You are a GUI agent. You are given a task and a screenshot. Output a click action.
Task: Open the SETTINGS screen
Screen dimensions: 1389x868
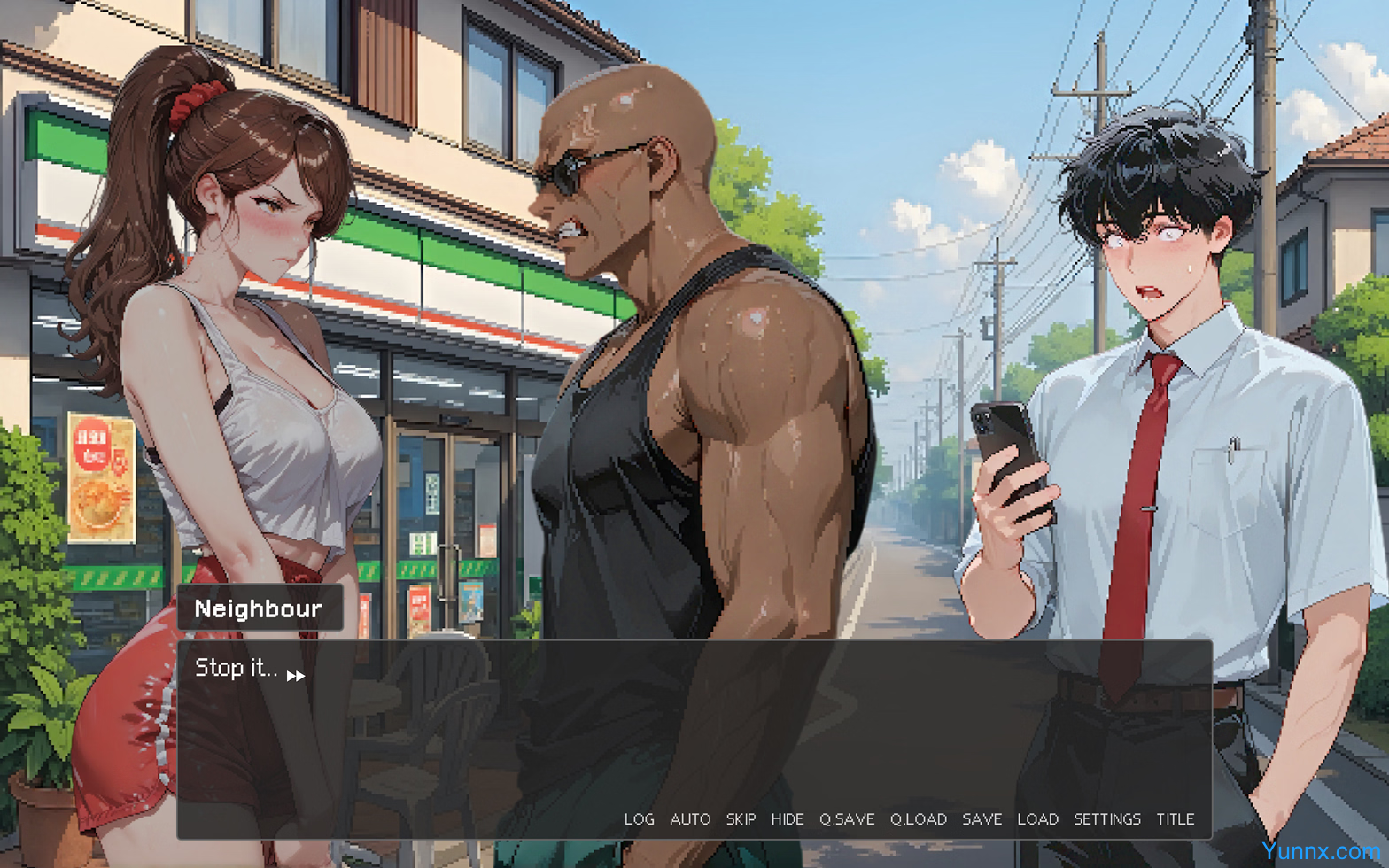(1106, 819)
